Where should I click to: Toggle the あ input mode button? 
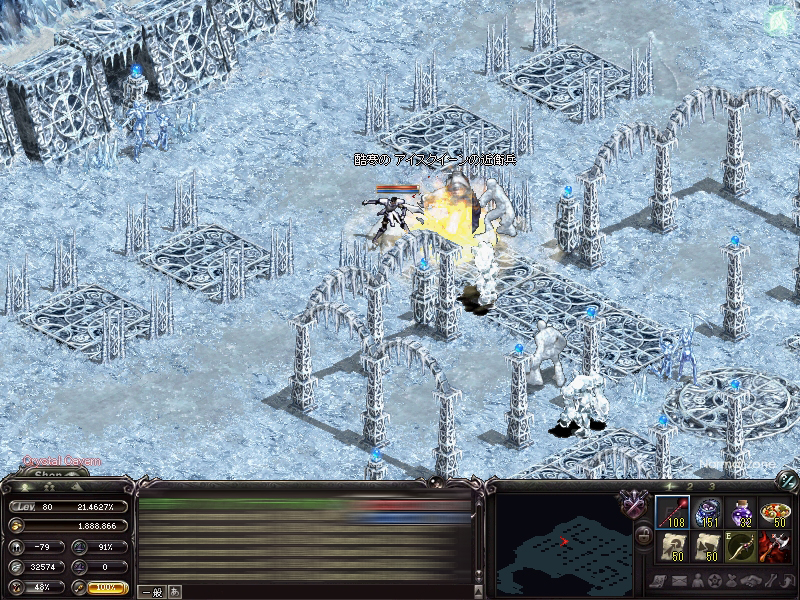pos(174,591)
